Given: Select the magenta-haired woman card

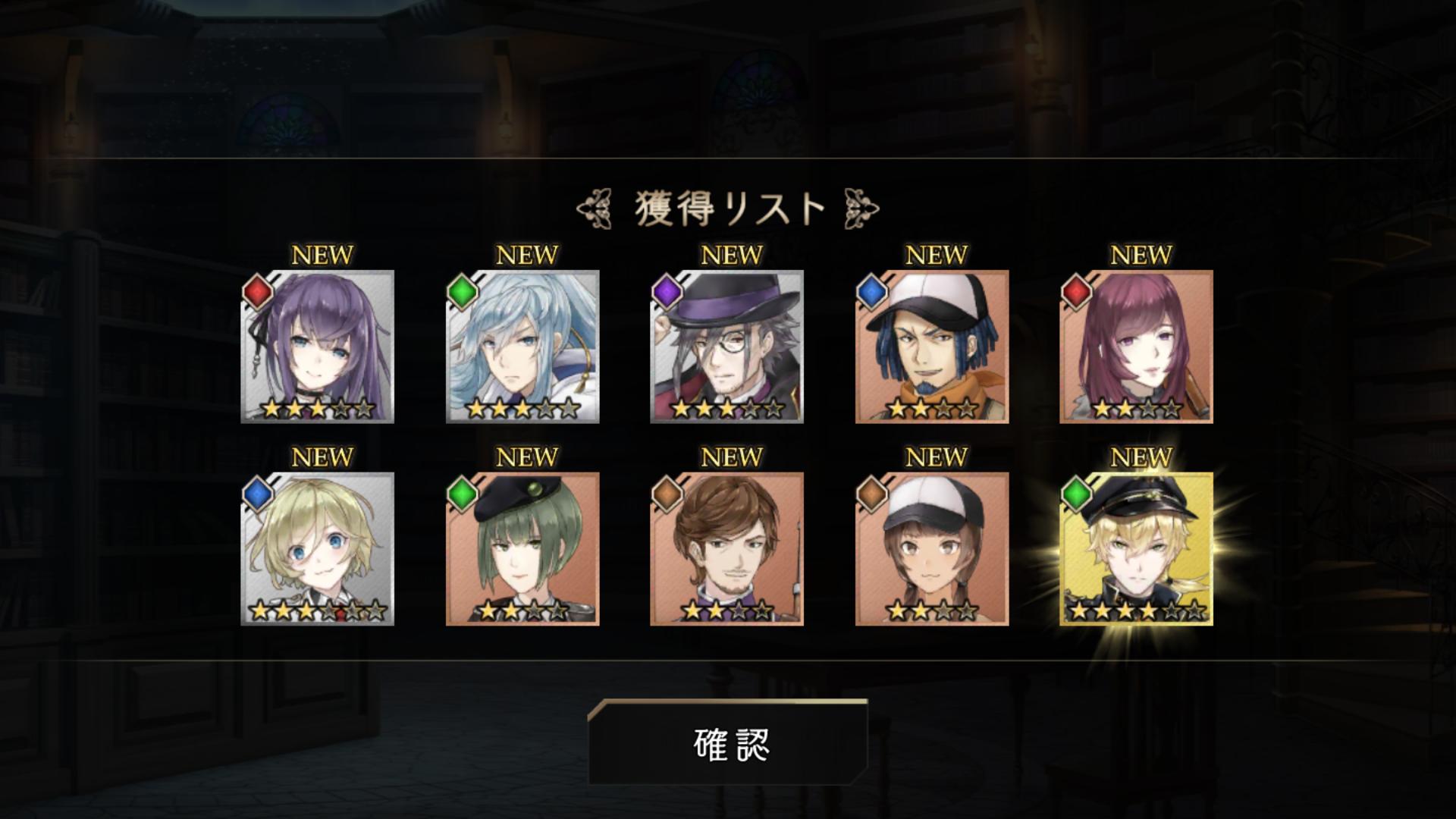Looking at the screenshot, I should (1137, 347).
